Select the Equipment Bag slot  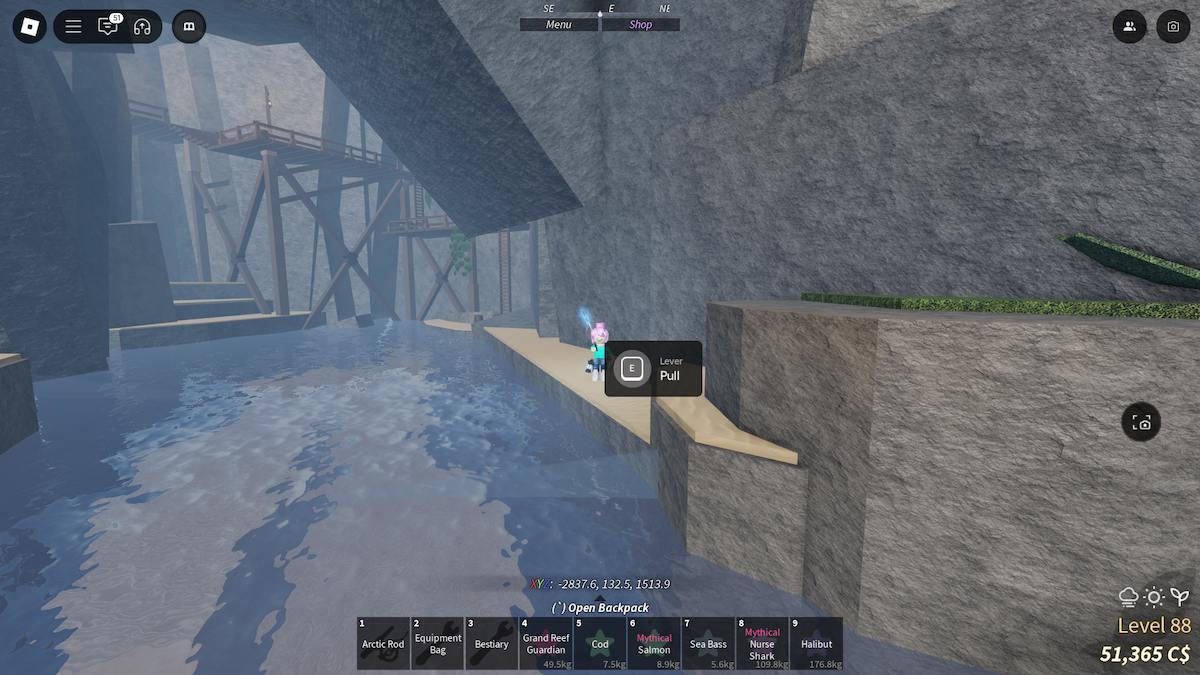pos(438,643)
